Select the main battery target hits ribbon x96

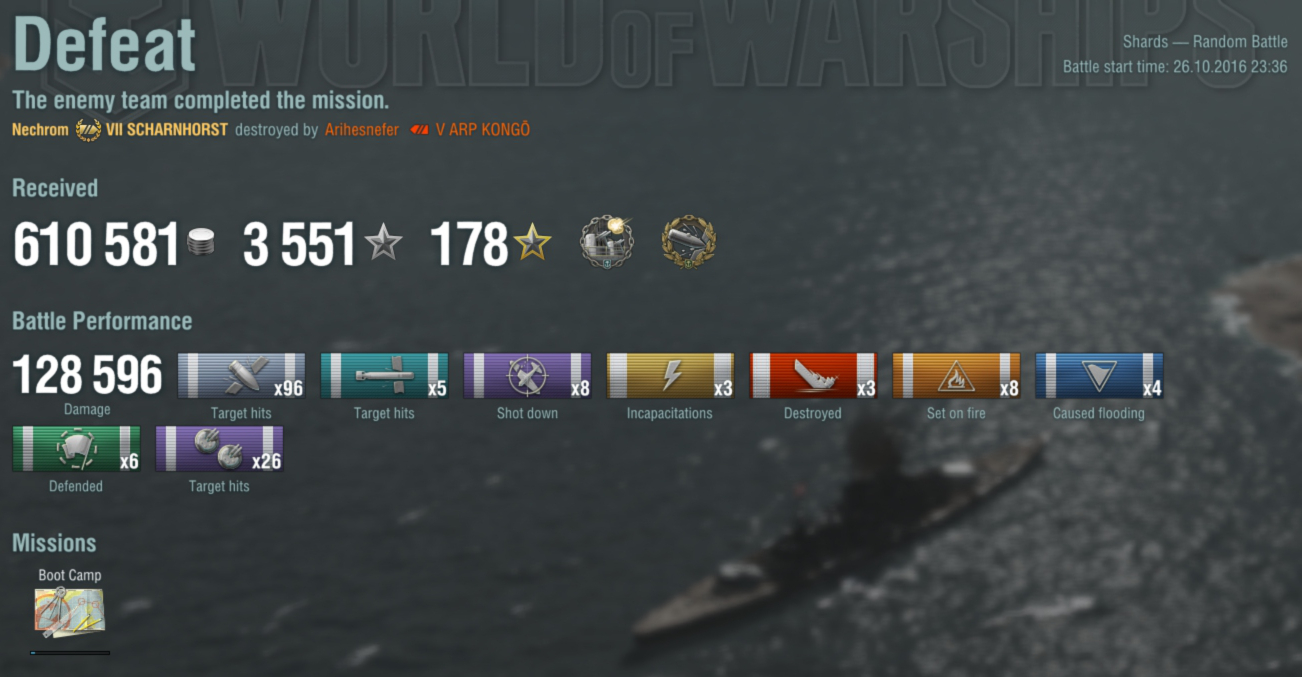pos(241,376)
